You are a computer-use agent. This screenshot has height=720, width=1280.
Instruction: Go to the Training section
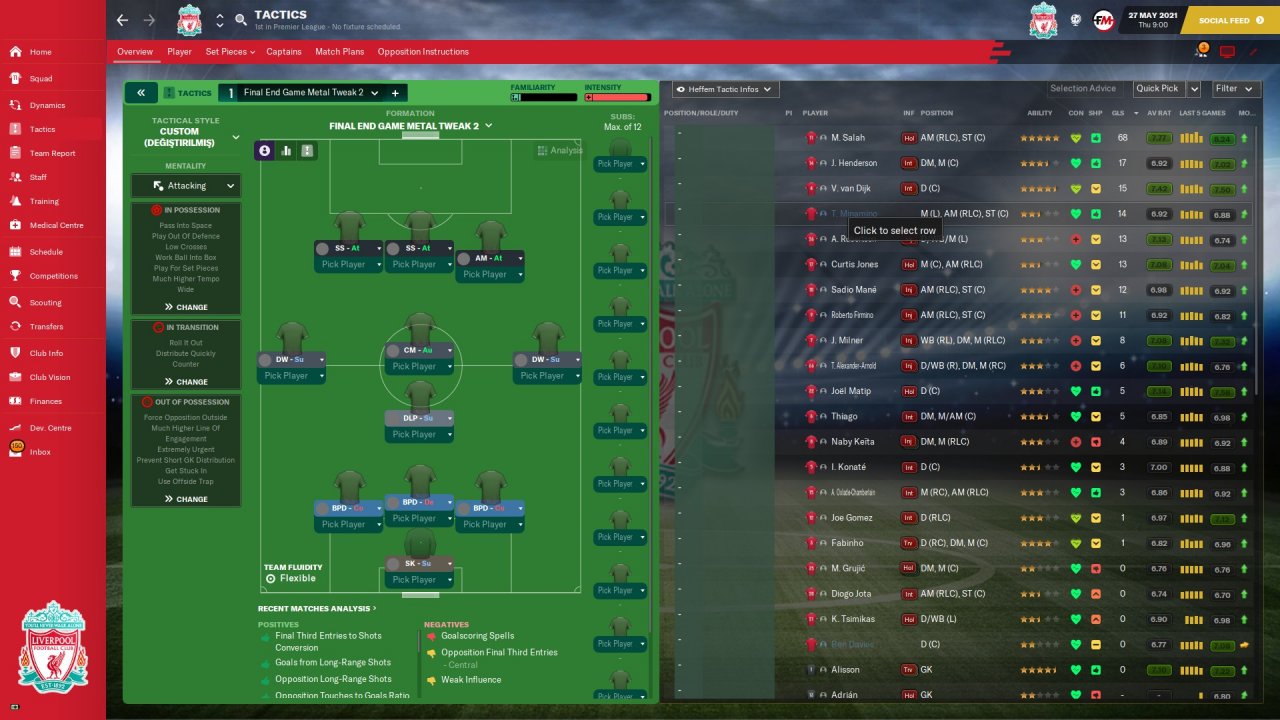44,201
